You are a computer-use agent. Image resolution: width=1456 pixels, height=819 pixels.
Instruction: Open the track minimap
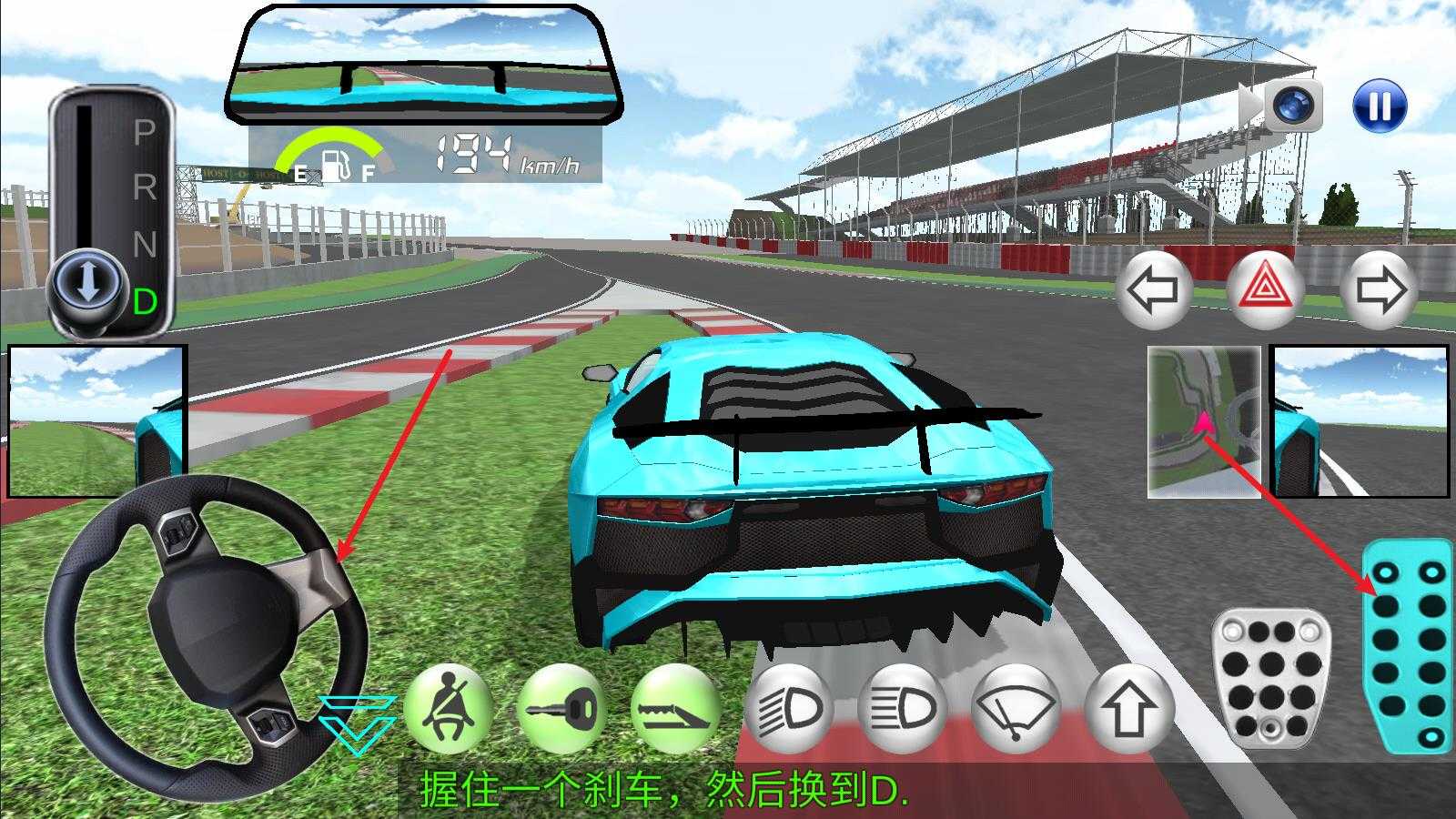tap(1203, 421)
